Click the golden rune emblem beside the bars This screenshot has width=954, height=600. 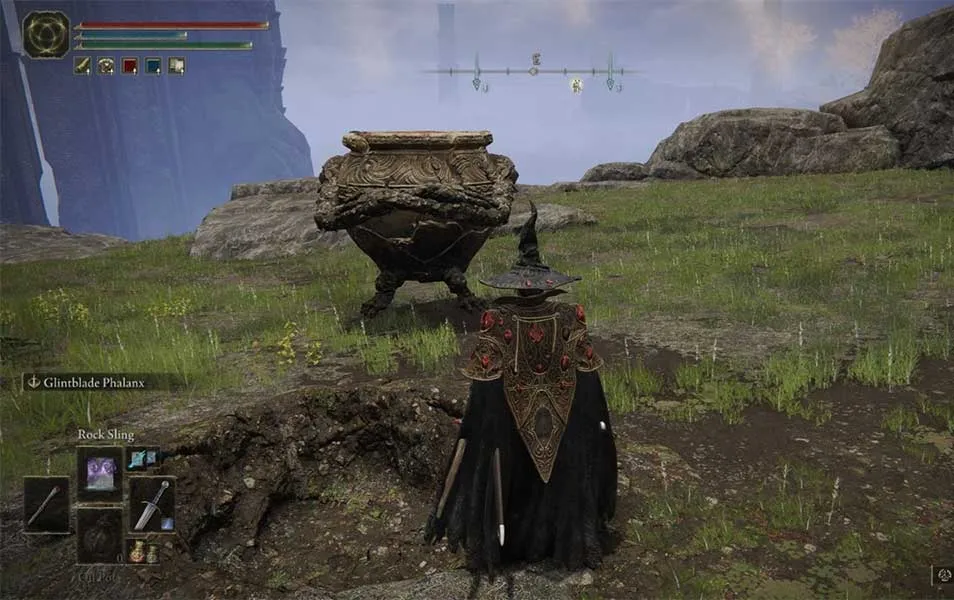(46, 35)
